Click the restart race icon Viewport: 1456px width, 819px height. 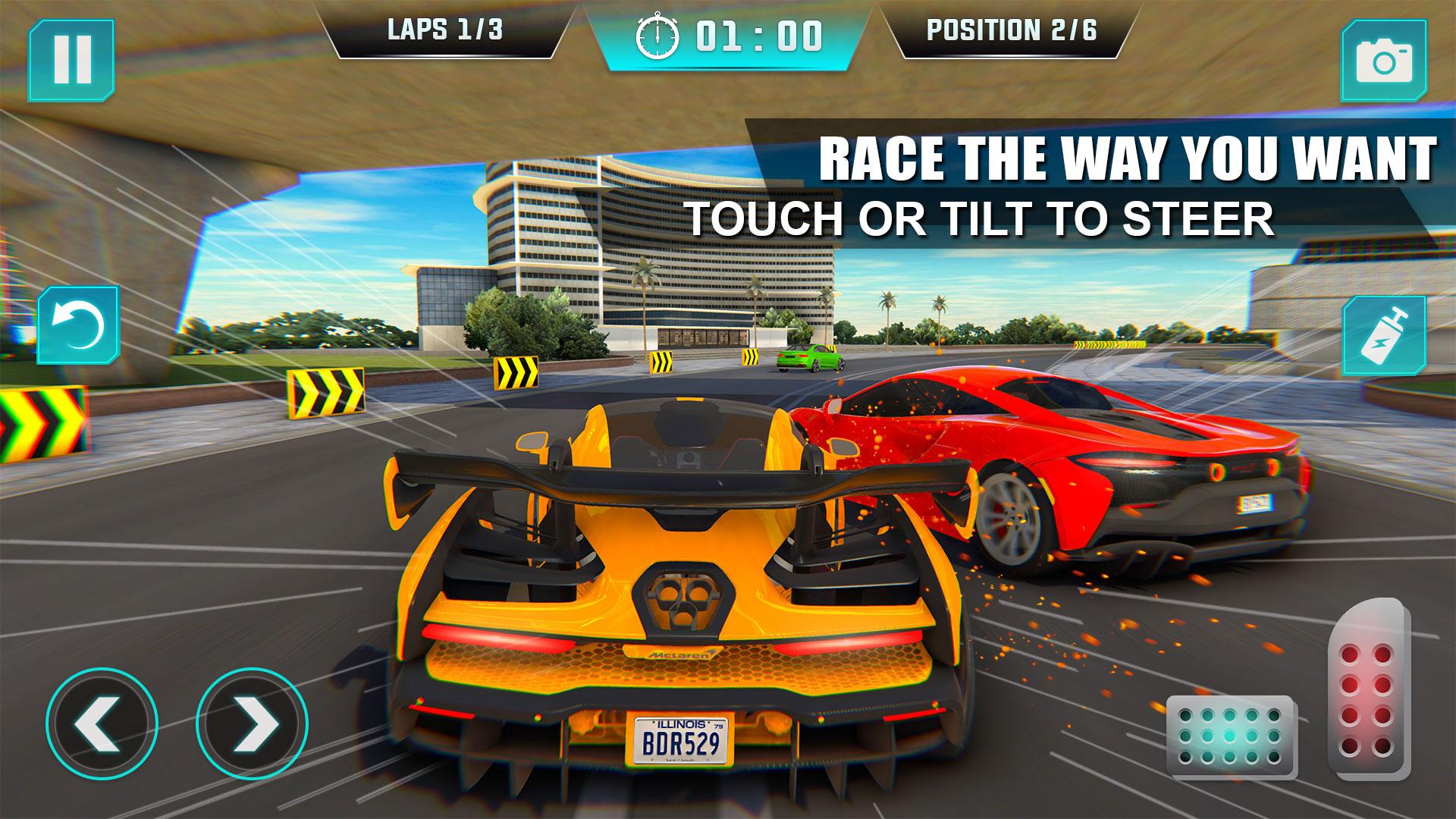(x=78, y=324)
